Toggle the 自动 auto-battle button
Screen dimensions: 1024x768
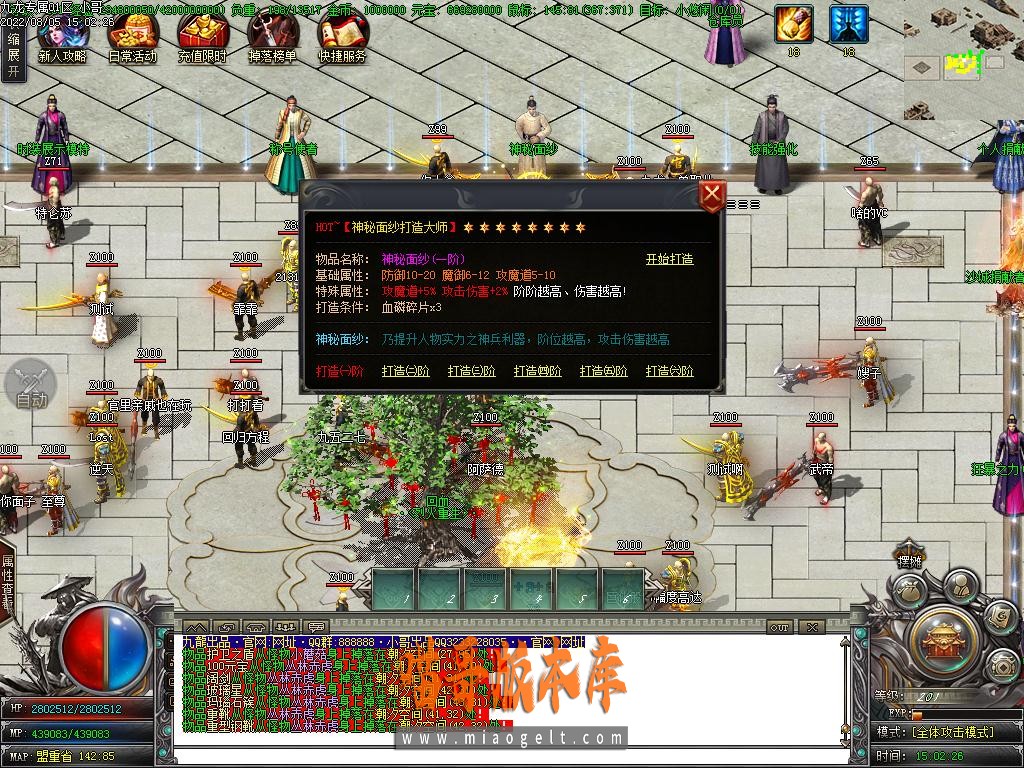[x=31, y=385]
